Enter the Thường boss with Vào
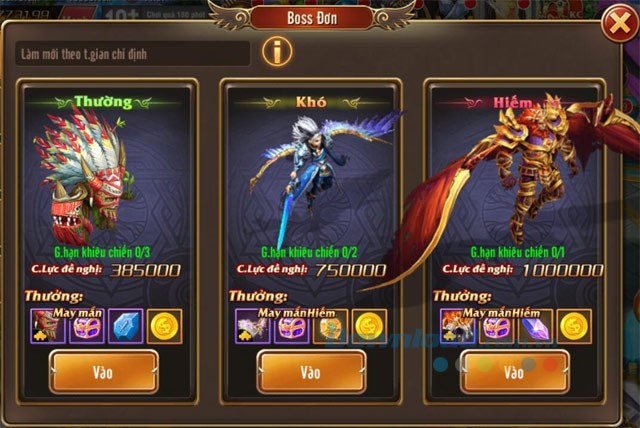The image size is (640, 428). [103, 371]
